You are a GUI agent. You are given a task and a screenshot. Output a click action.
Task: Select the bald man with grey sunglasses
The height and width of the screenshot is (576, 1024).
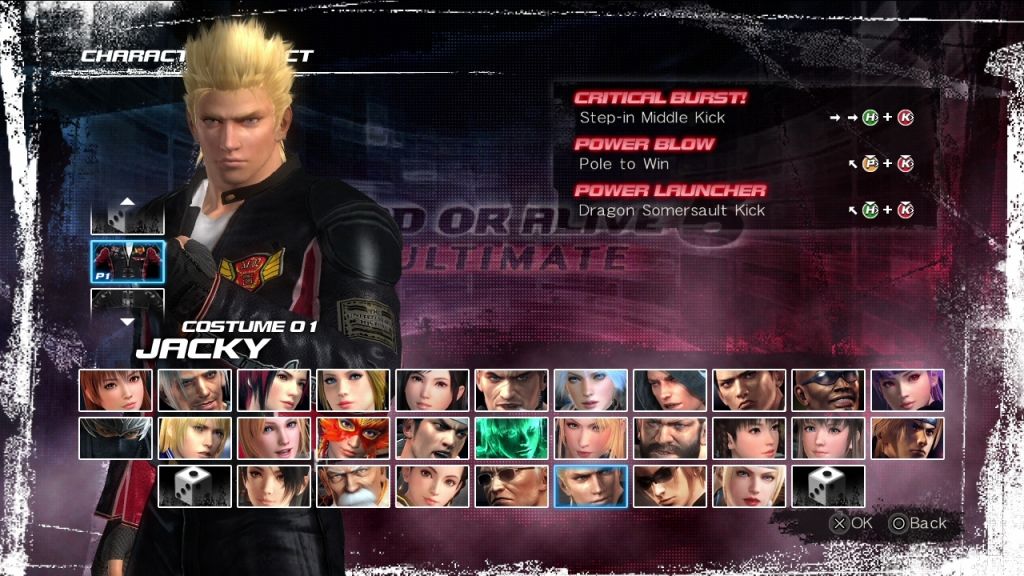(x=511, y=486)
